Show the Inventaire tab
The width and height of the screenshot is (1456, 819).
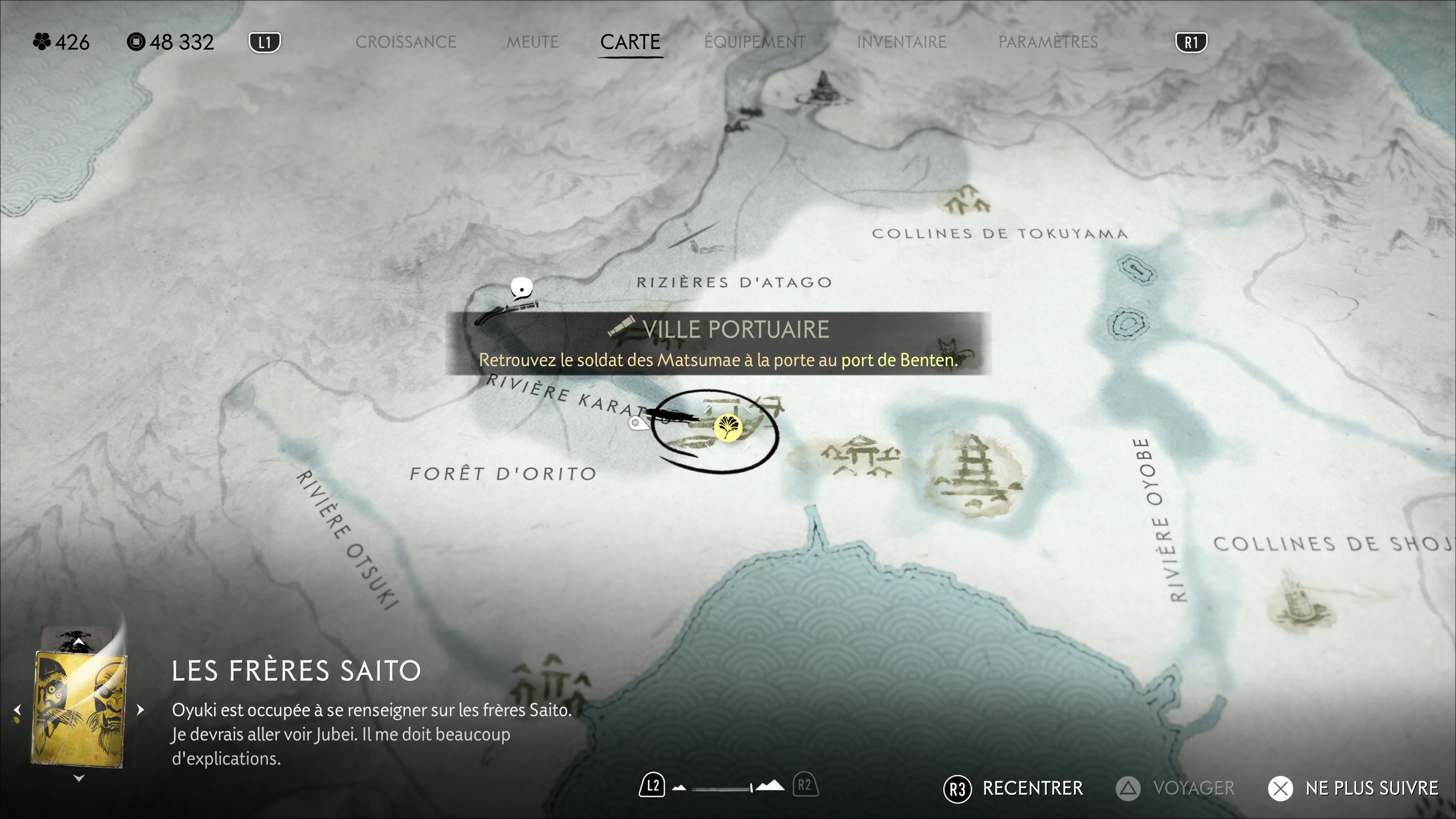pyautogui.click(x=901, y=42)
